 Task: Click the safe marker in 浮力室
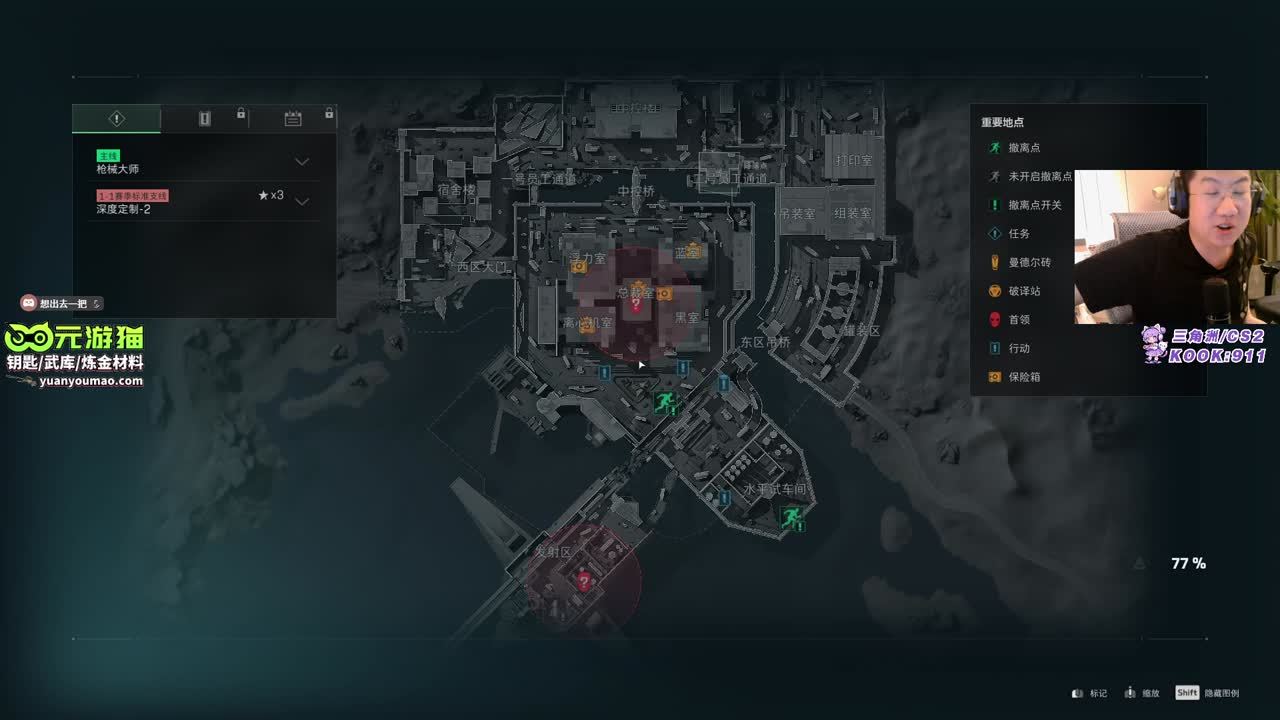pos(579,267)
